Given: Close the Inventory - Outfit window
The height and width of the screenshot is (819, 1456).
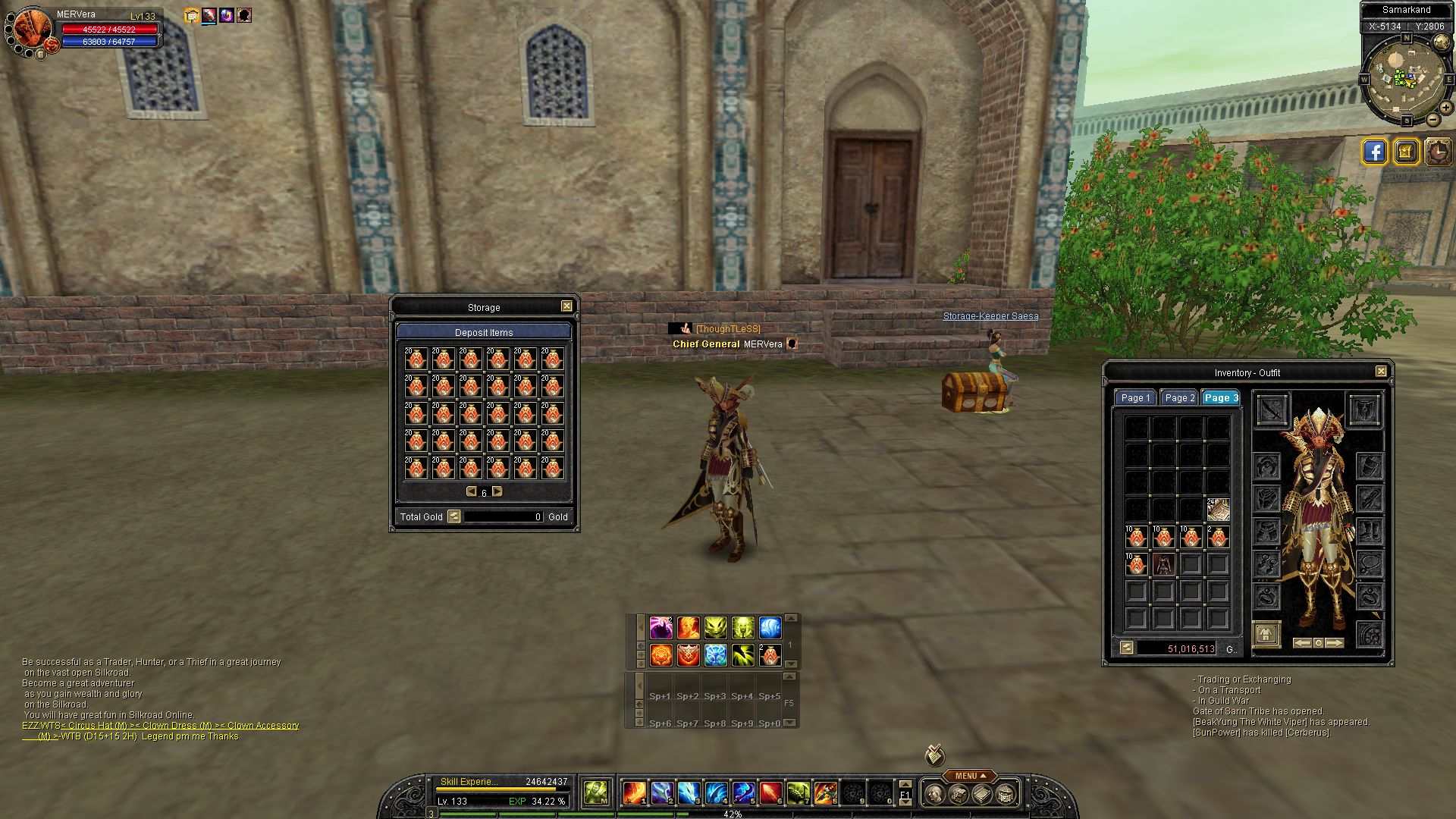Looking at the screenshot, I should tap(1381, 372).
